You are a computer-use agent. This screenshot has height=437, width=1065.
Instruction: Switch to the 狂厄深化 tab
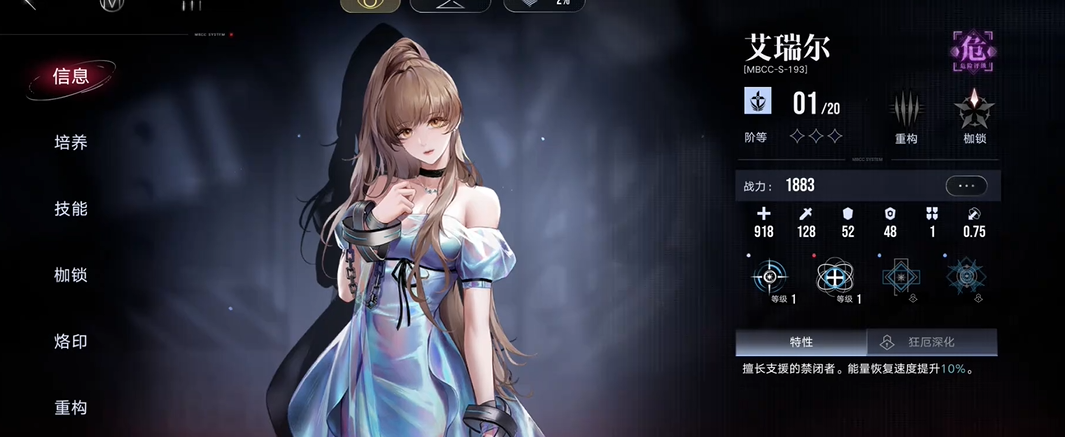point(931,342)
